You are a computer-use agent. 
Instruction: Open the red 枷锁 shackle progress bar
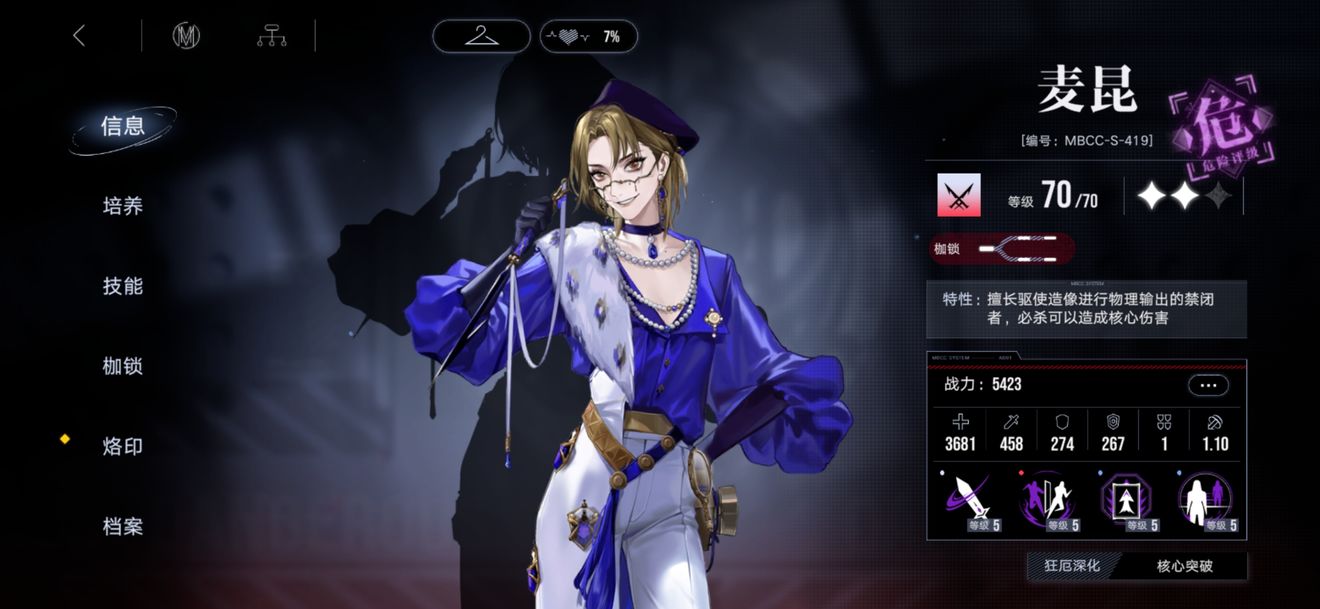(x=1000, y=249)
